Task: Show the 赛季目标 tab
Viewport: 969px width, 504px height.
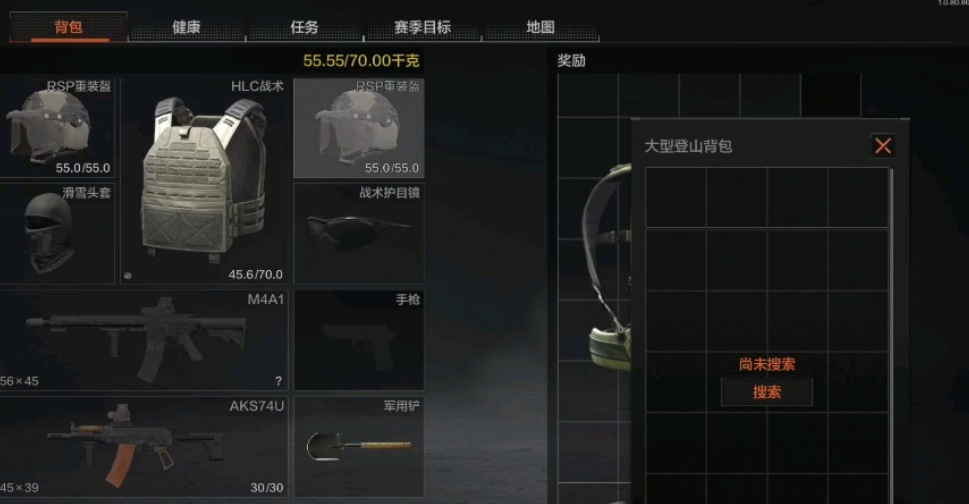Action: tap(421, 27)
